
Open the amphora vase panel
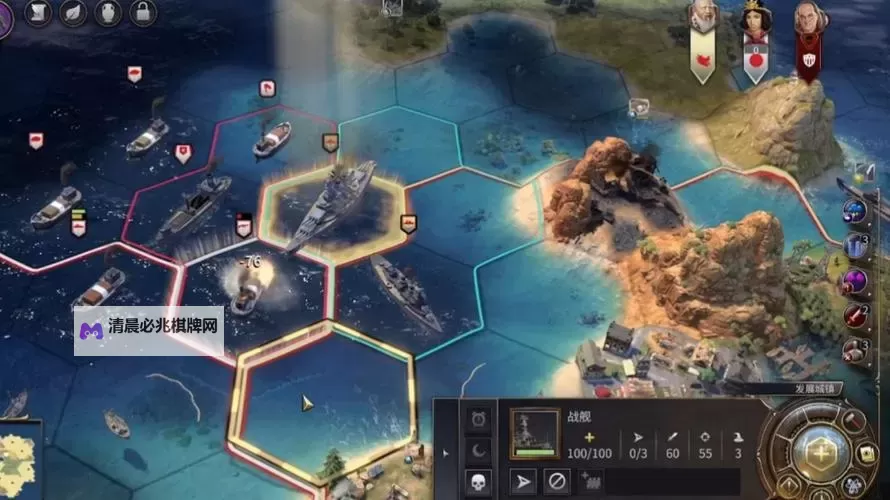click(x=109, y=13)
